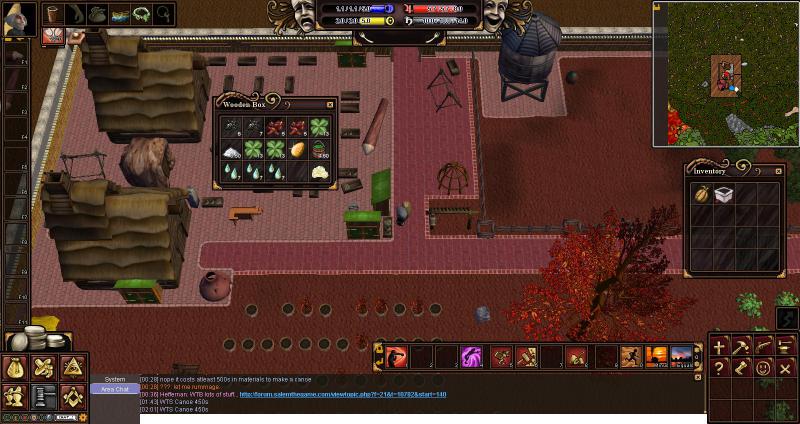Select the white folded cloth in Inventory

pos(725,195)
